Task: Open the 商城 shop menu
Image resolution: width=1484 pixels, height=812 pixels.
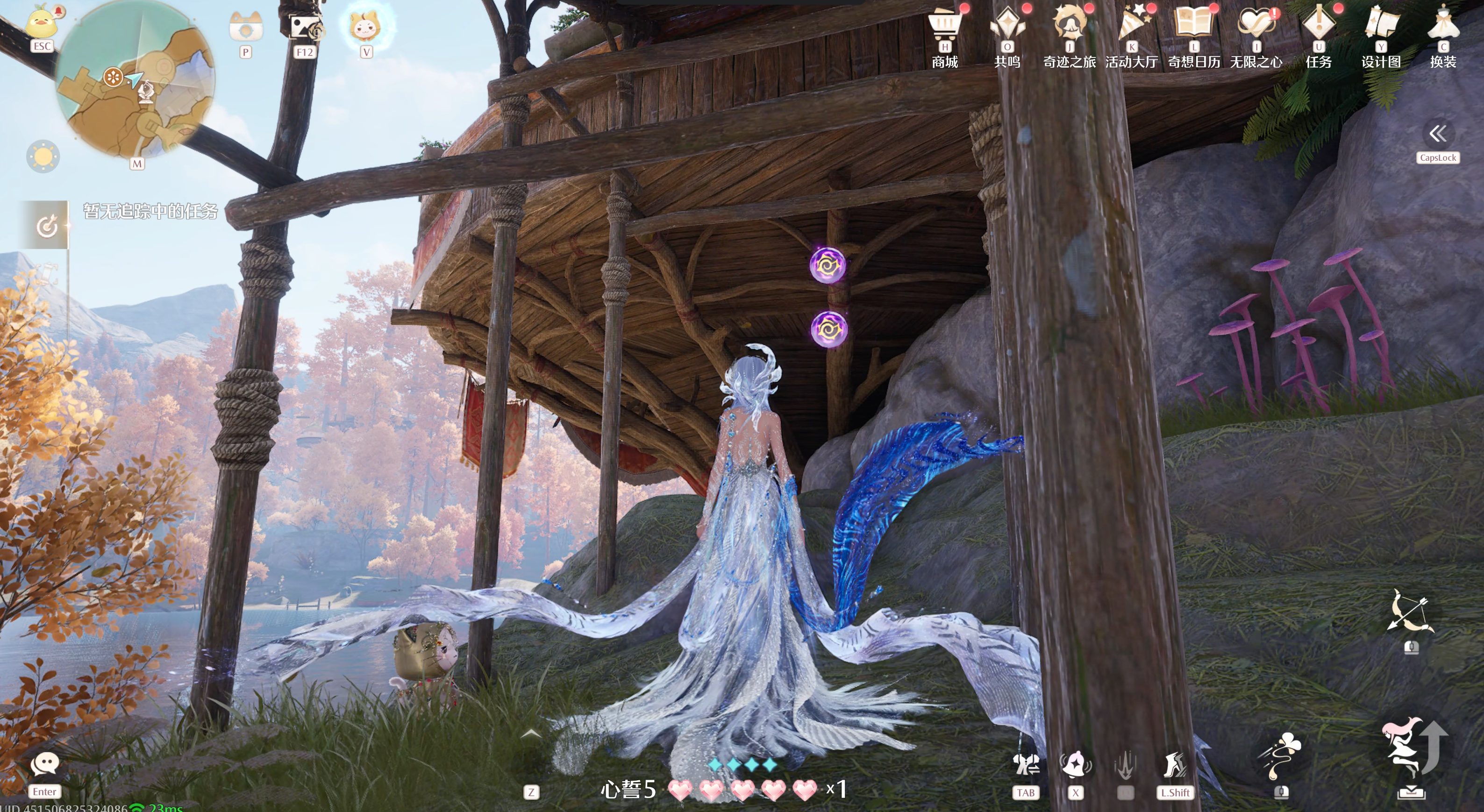Action: pos(945,26)
